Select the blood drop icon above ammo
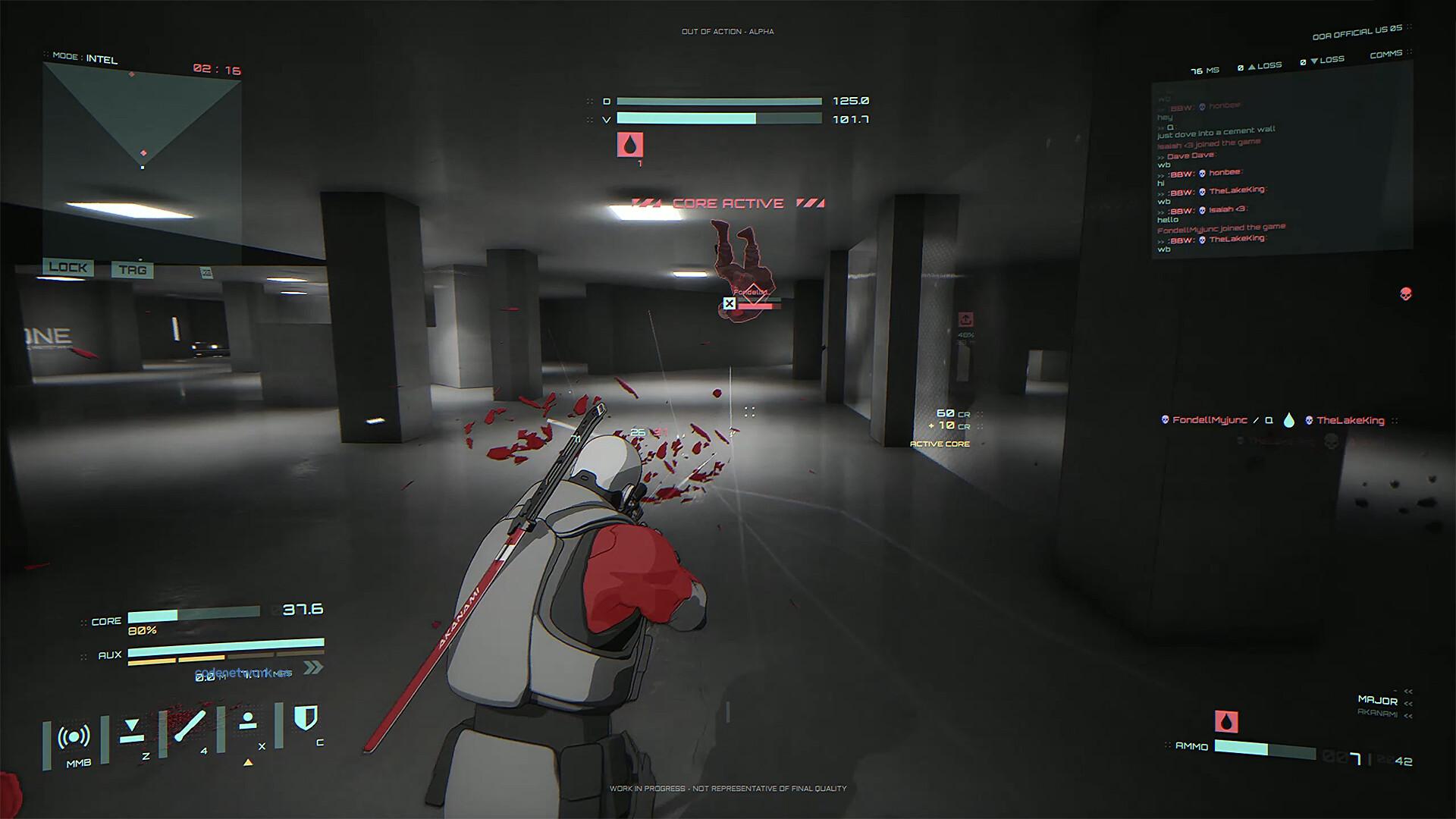 point(1226,721)
